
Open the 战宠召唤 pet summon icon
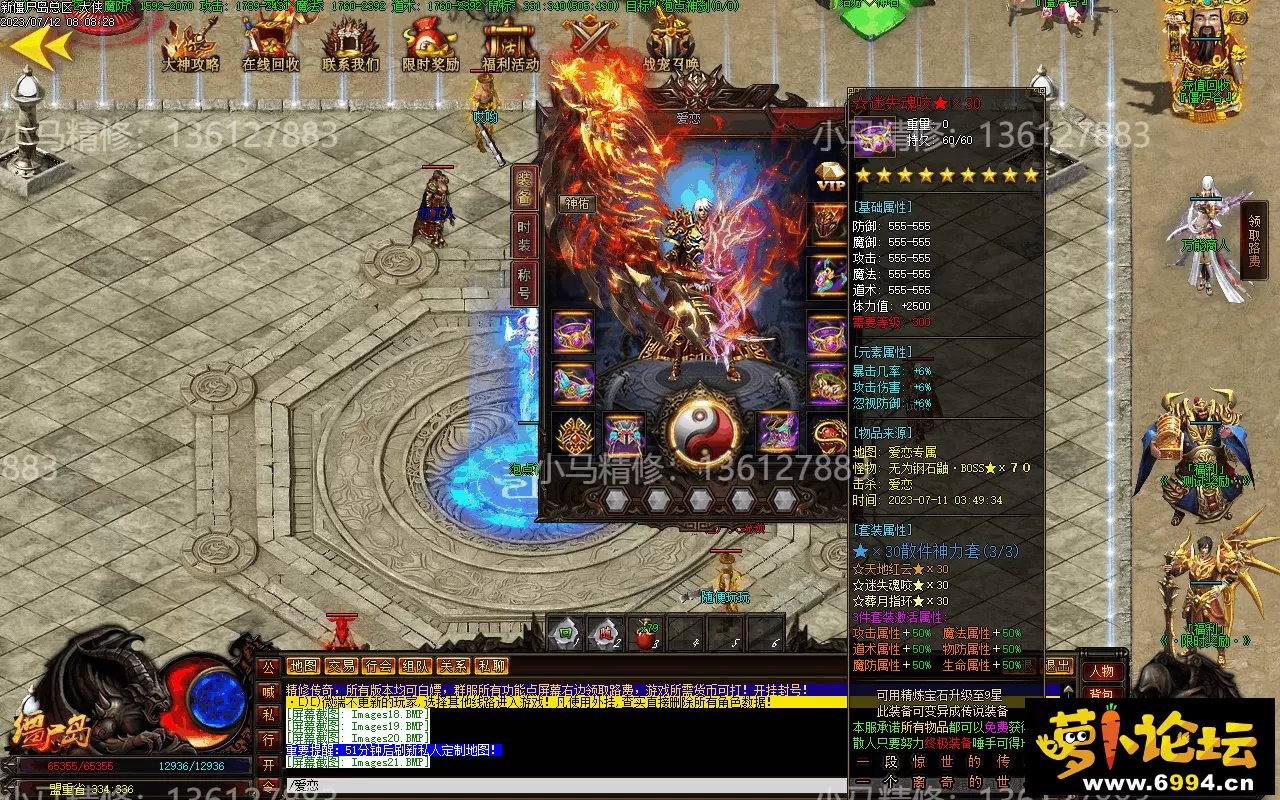[x=670, y=45]
